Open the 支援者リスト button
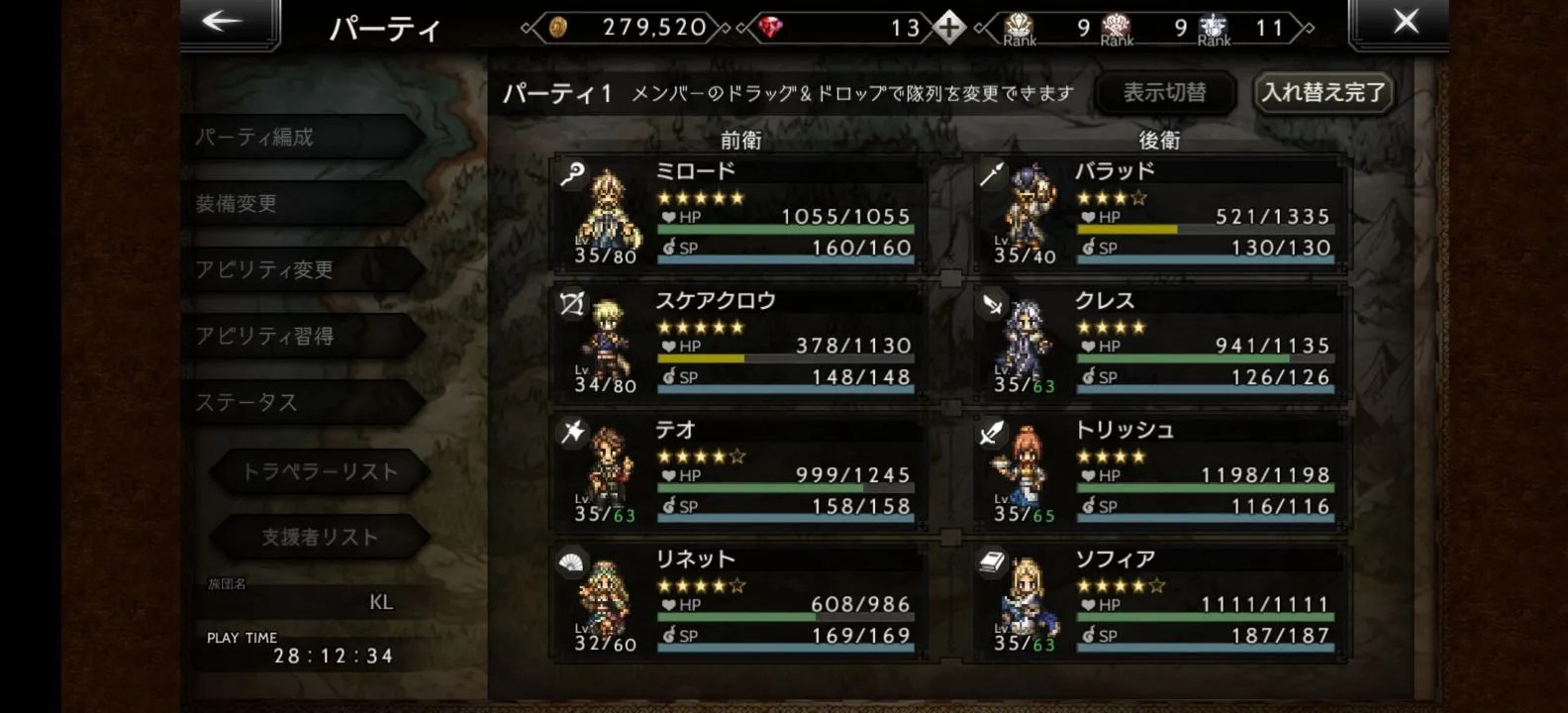 (319, 537)
